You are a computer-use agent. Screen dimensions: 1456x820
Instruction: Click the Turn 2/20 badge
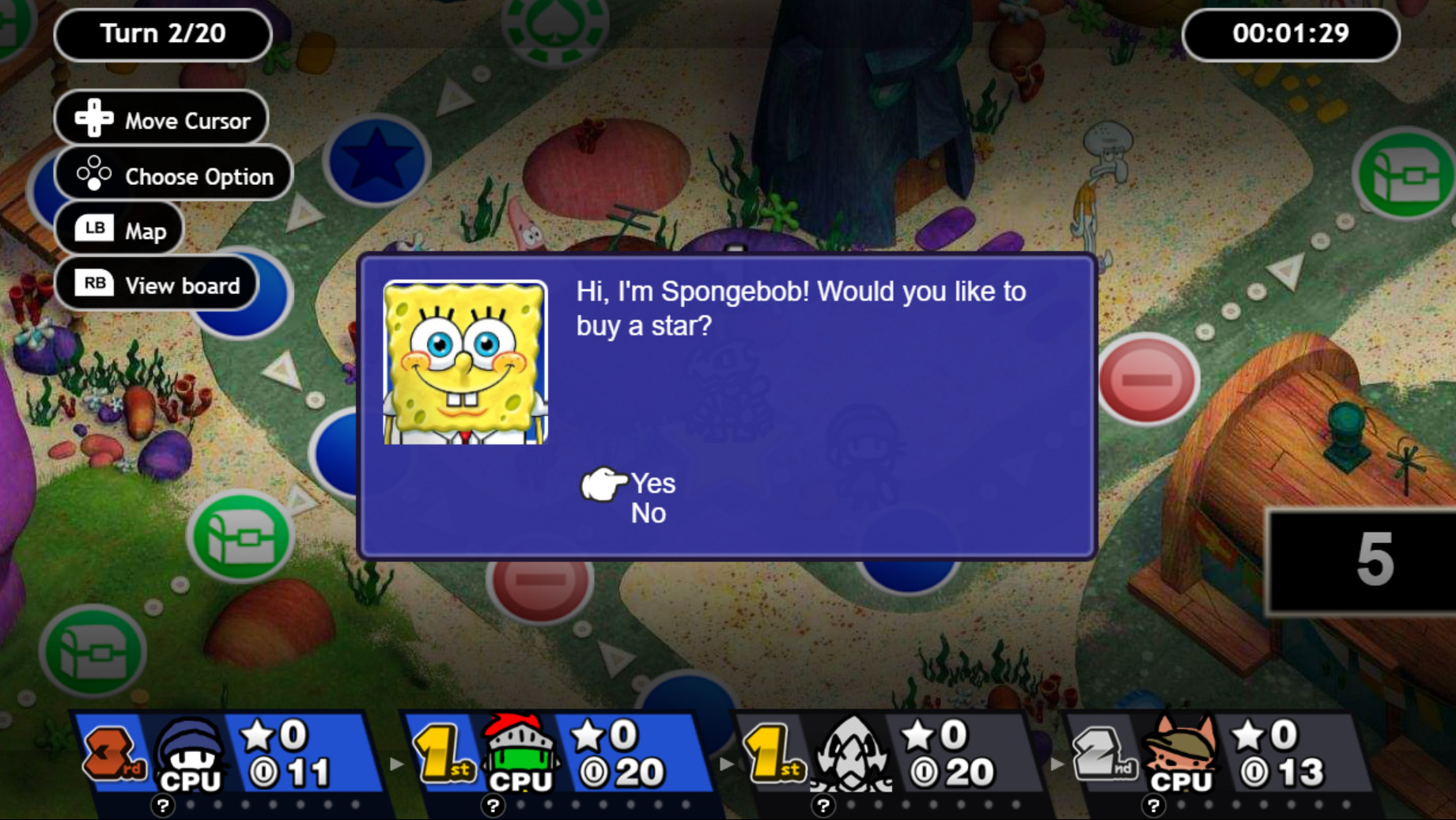coord(162,33)
